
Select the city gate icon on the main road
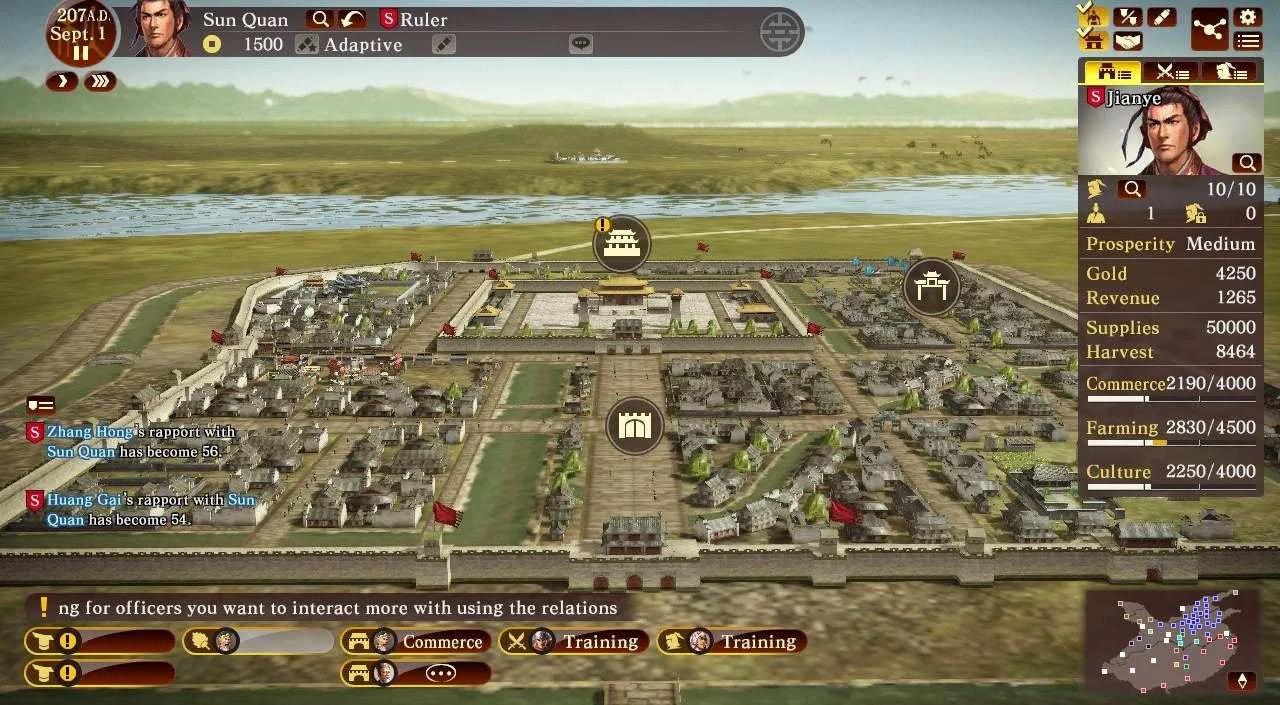click(634, 426)
